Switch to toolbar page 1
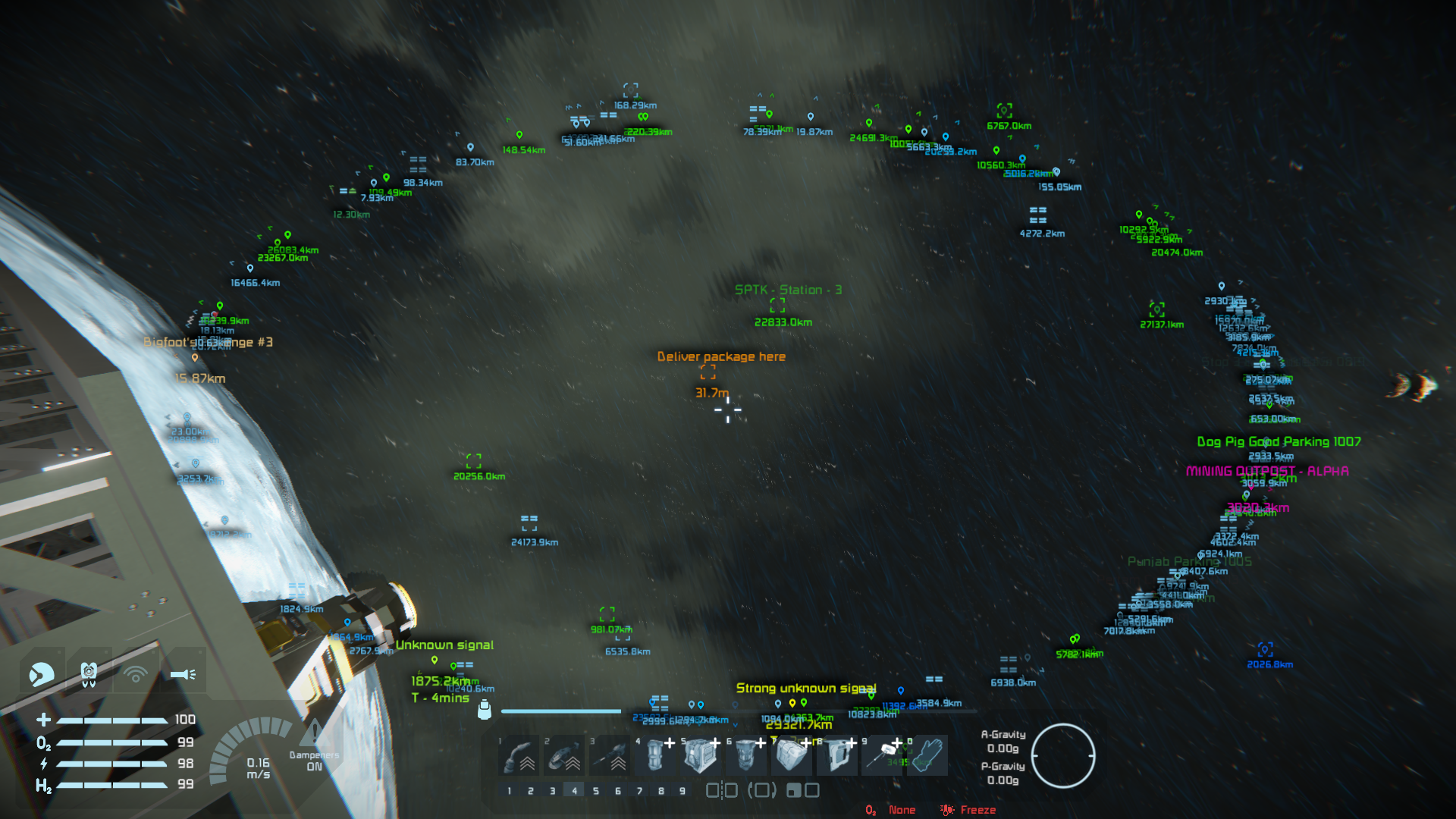Image resolution: width=1456 pixels, height=819 pixels. [509, 791]
